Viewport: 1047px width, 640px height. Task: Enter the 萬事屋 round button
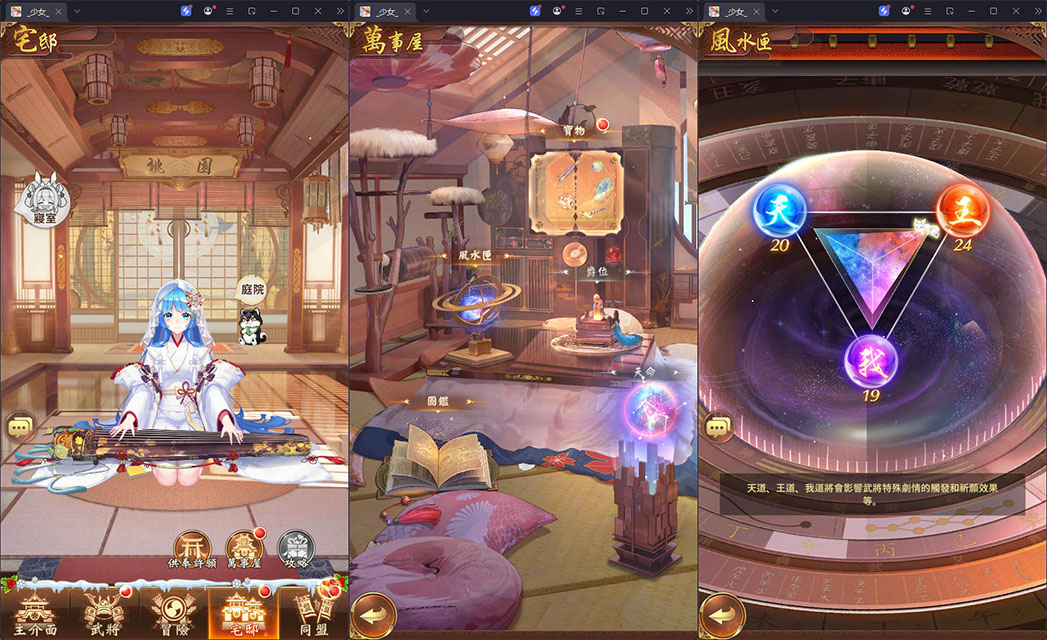(x=244, y=548)
